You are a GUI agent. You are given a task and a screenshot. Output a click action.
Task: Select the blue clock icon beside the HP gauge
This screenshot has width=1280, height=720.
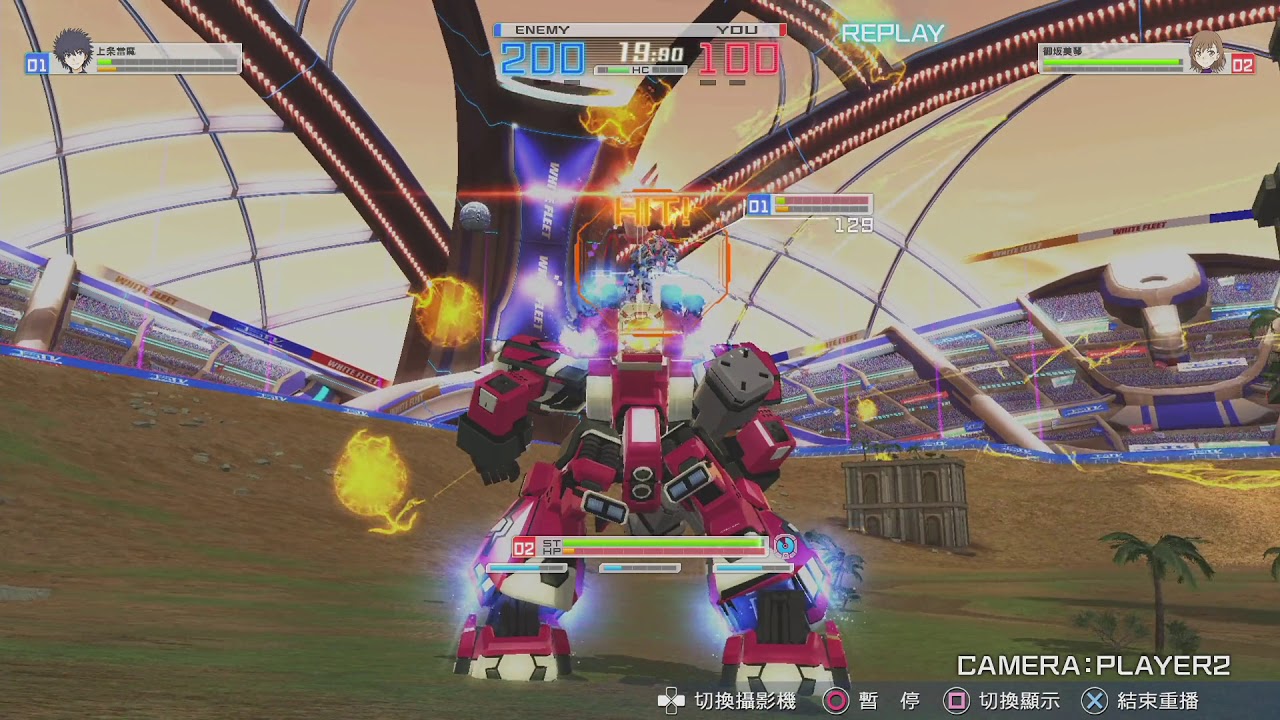[786, 546]
